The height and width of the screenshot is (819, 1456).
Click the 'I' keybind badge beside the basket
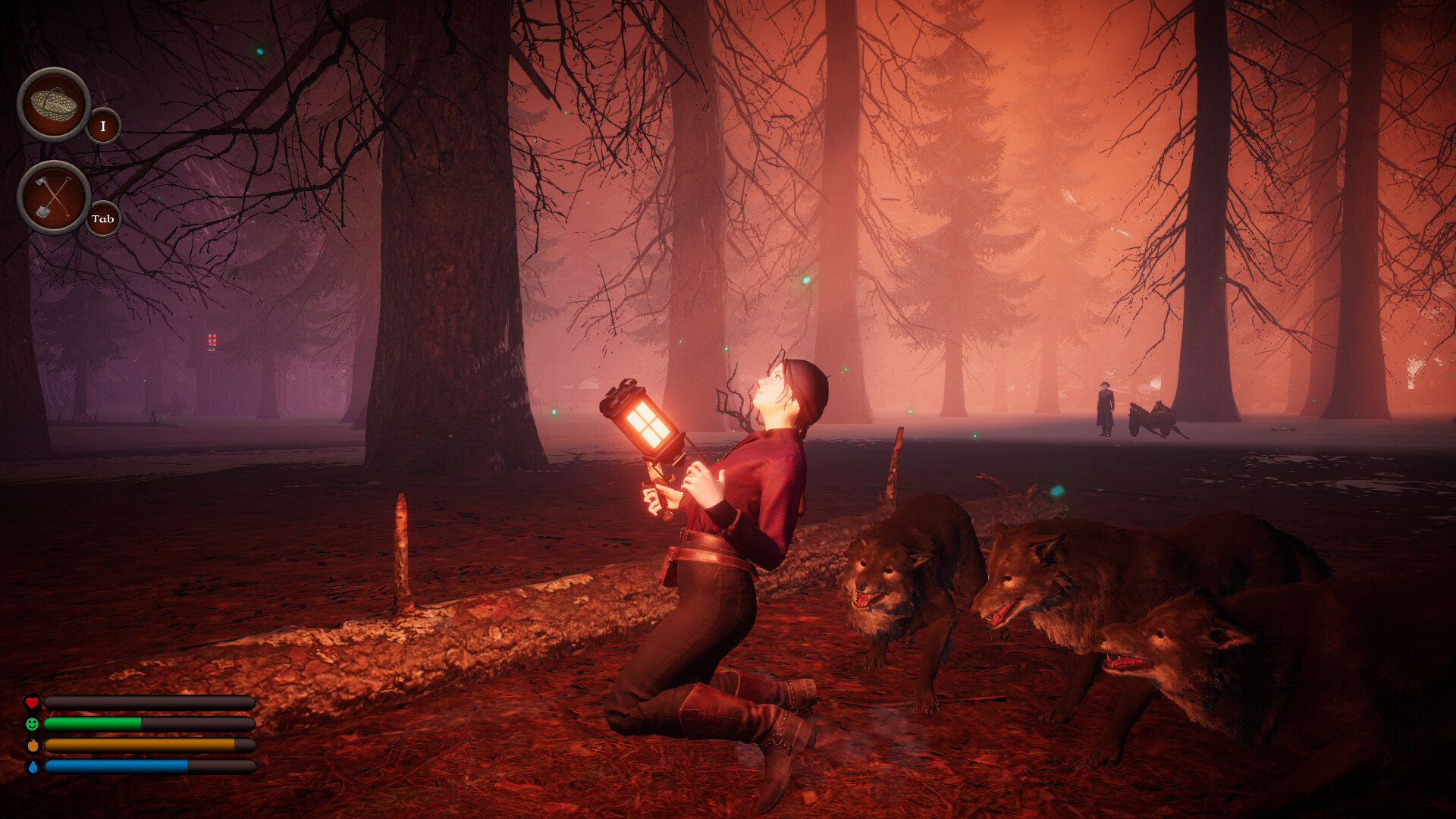point(102,127)
